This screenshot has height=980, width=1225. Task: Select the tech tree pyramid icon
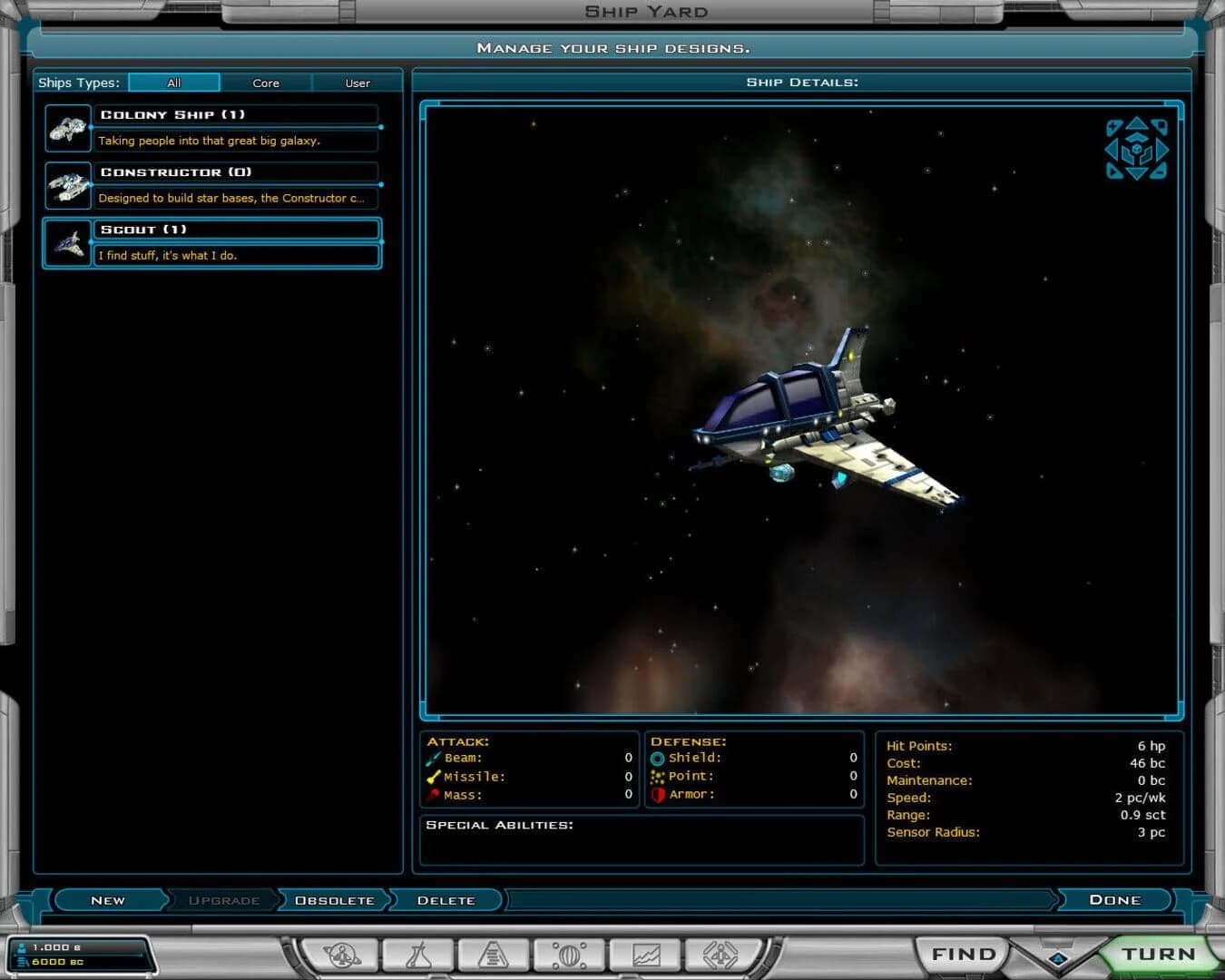(x=493, y=954)
